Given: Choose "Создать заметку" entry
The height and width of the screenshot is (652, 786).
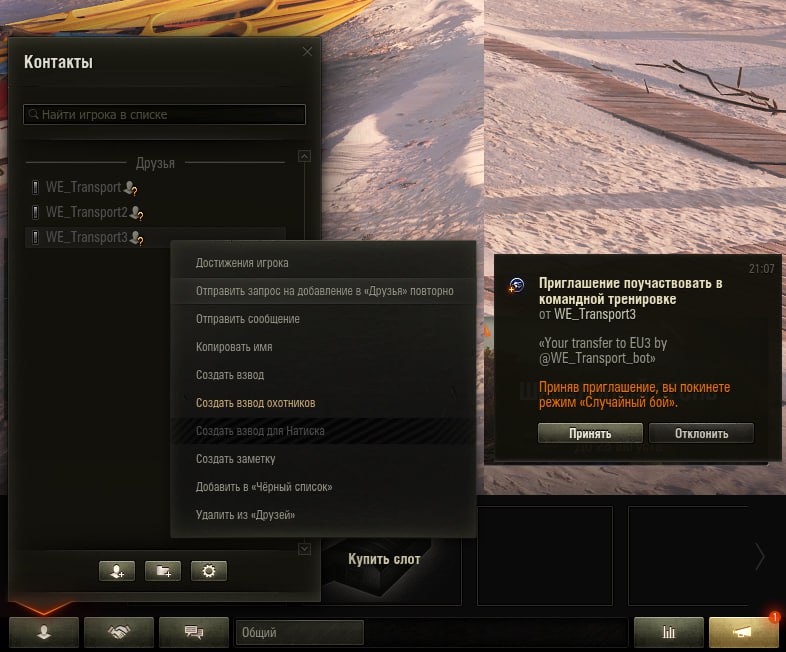Looking at the screenshot, I should [x=236, y=459].
